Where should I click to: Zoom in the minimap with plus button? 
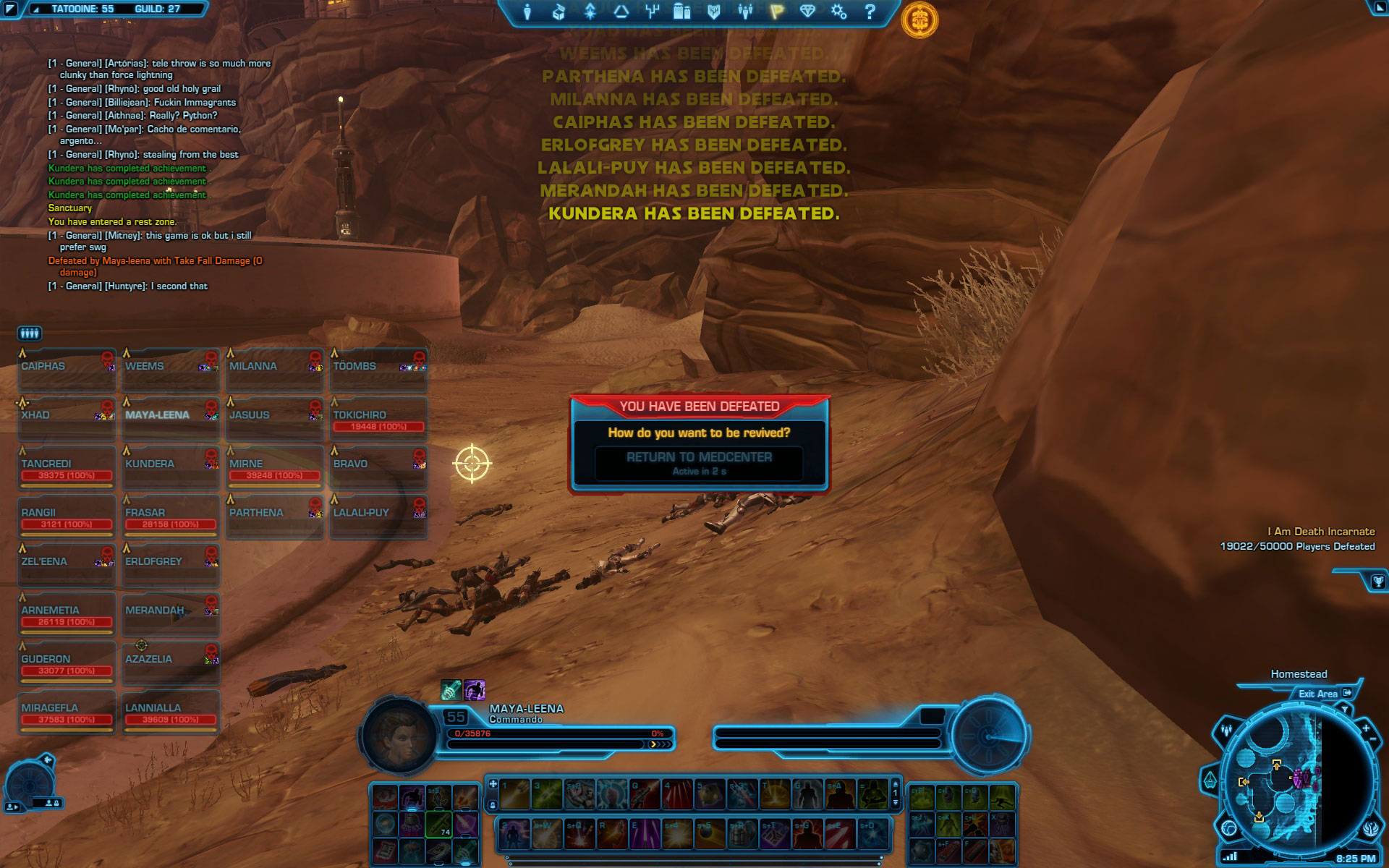[x=1365, y=728]
